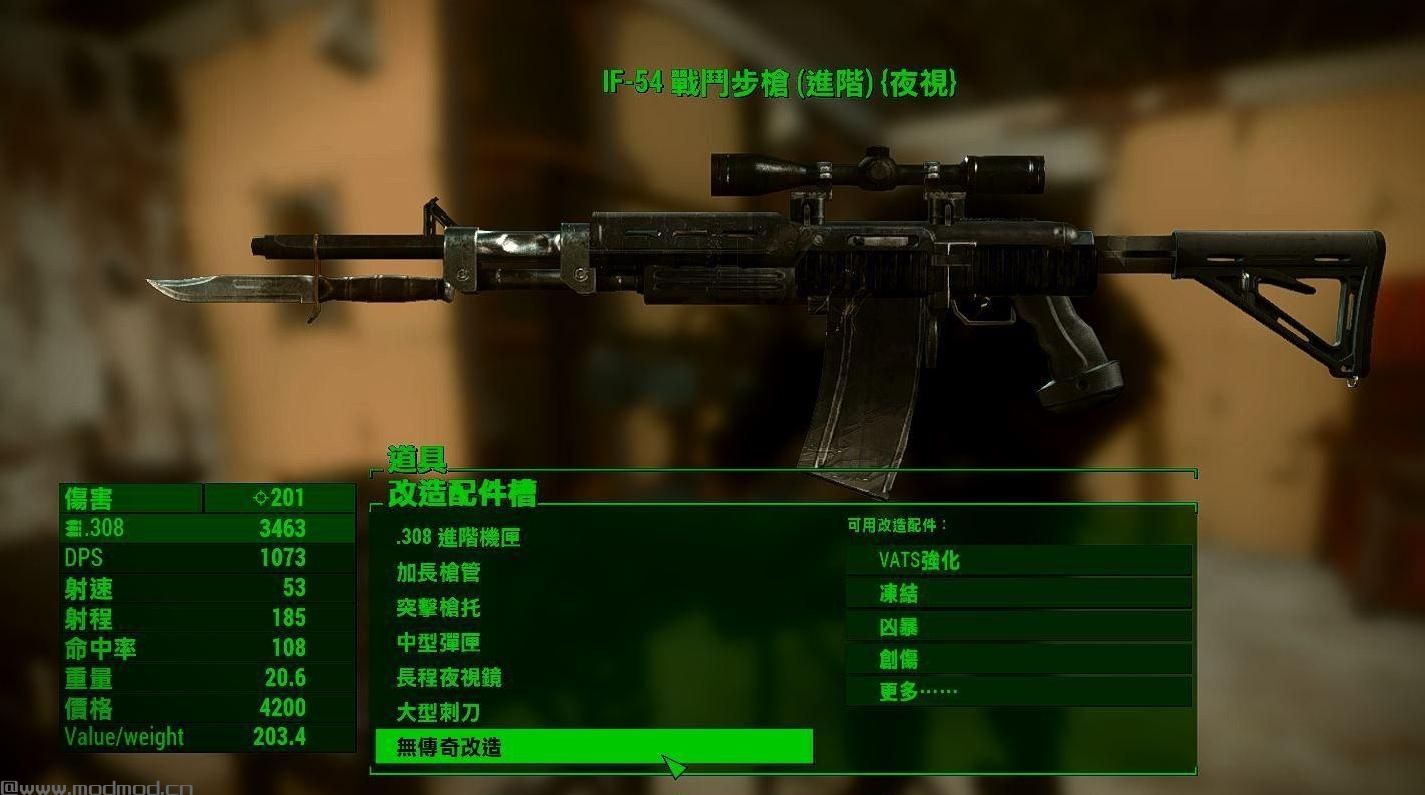Image resolution: width=1425 pixels, height=795 pixels.
Task: Select the .308 進階機匣 receiver slot
Action: (x=458, y=538)
